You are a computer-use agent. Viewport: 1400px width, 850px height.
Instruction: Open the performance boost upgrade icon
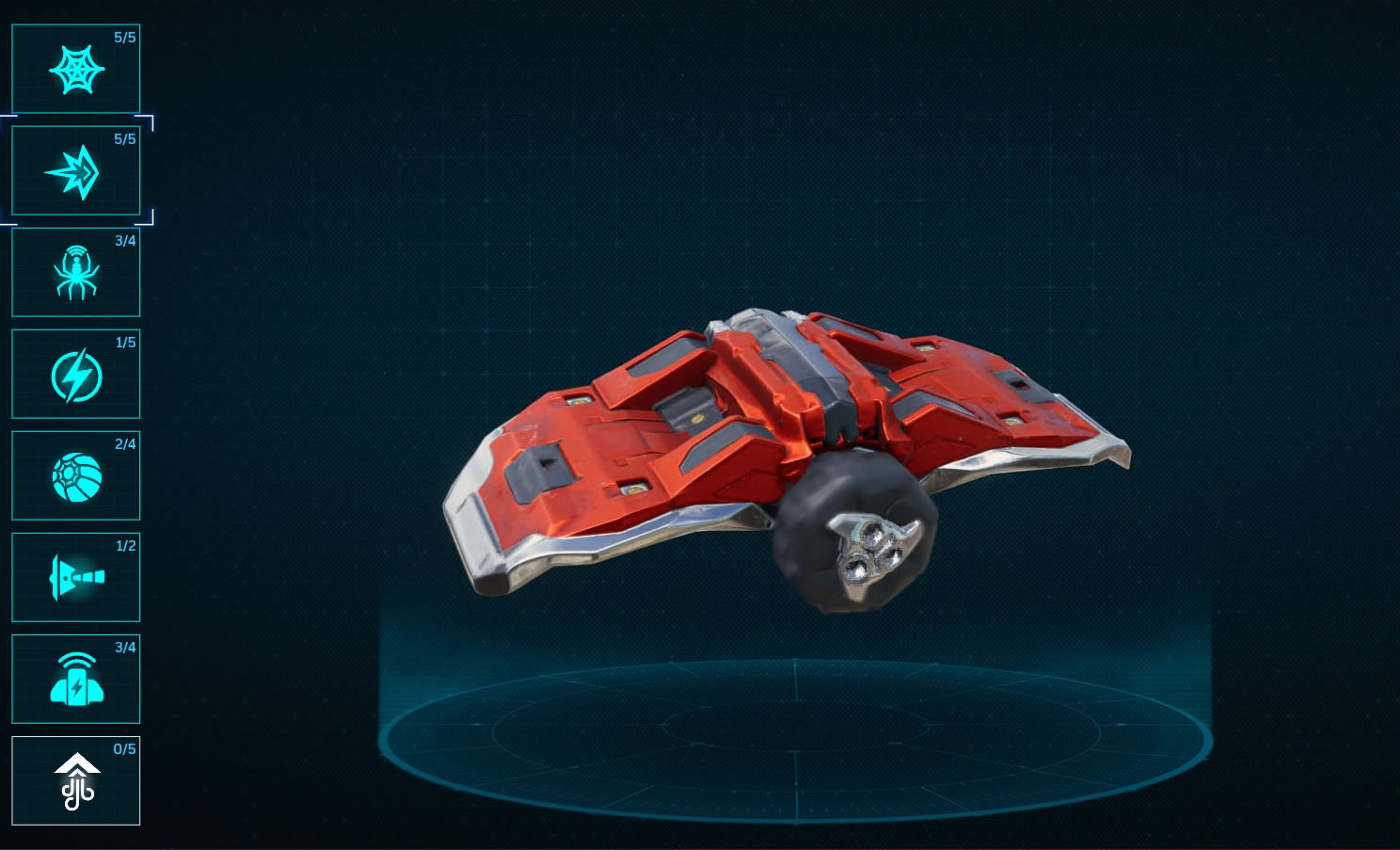[x=75, y=781]
